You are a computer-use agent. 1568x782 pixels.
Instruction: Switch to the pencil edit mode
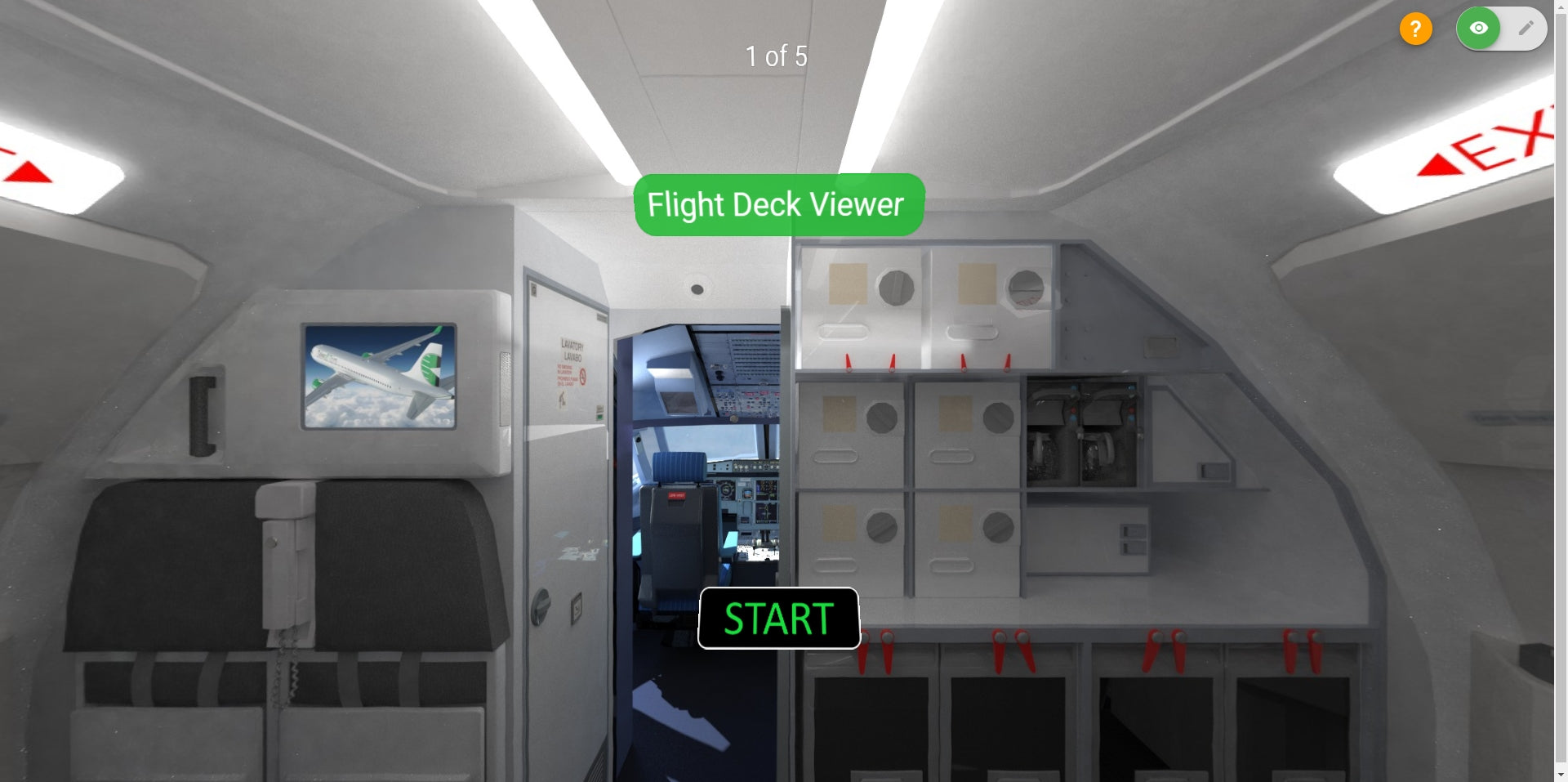[1525, 29]
